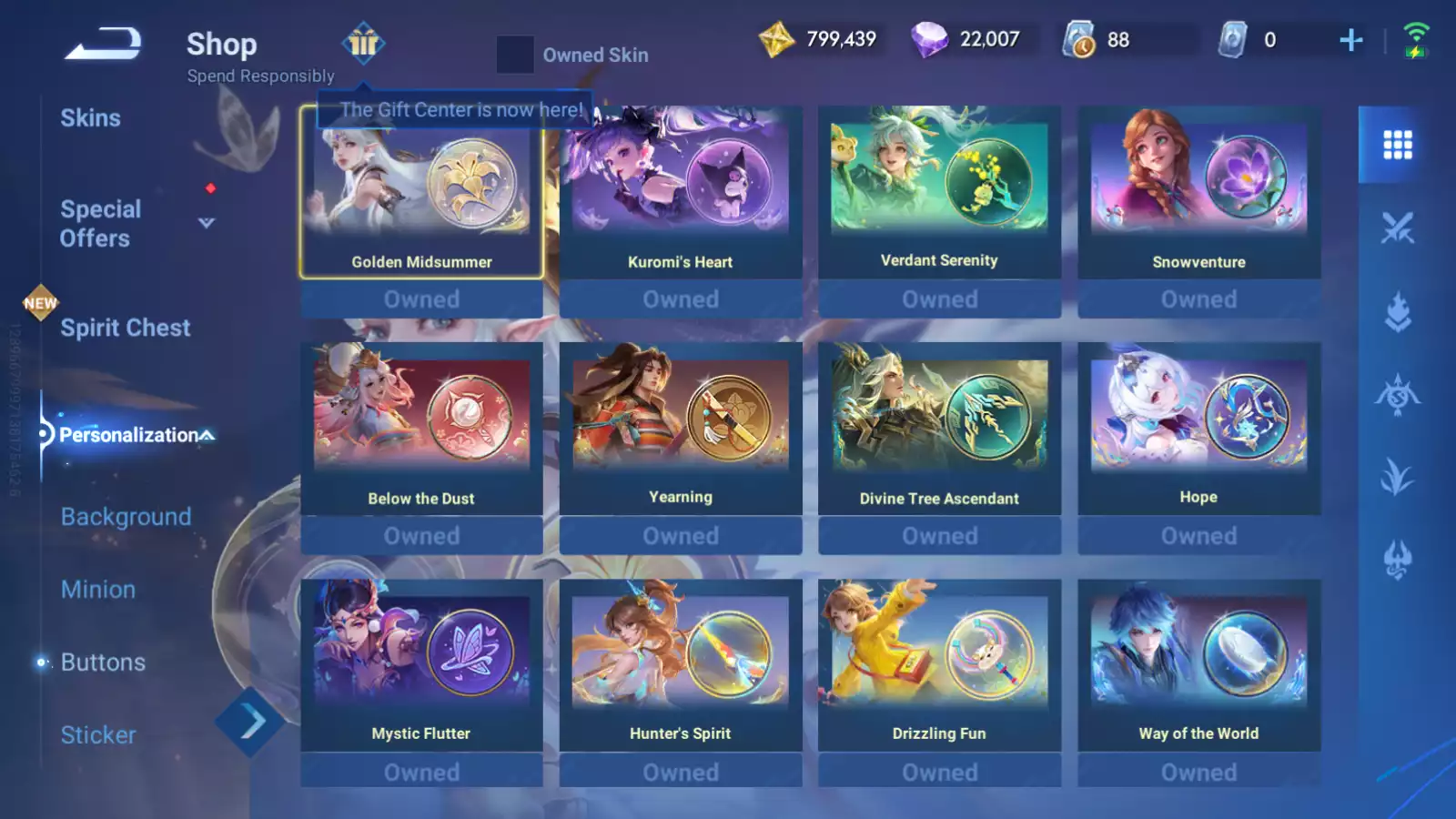Open the Way of the World card
This screenshot has height=819, width=1456.
coord(1198,666)
